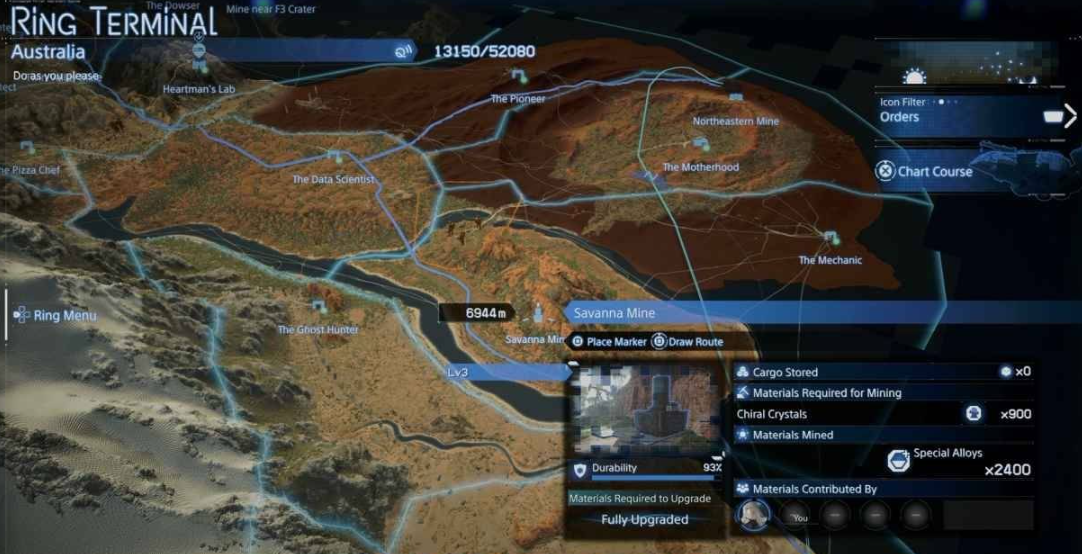The height and width of the screenshot is (554, 1082).
Task: Click the Chiral Crystals requirement row
Action: click(880, 414)
